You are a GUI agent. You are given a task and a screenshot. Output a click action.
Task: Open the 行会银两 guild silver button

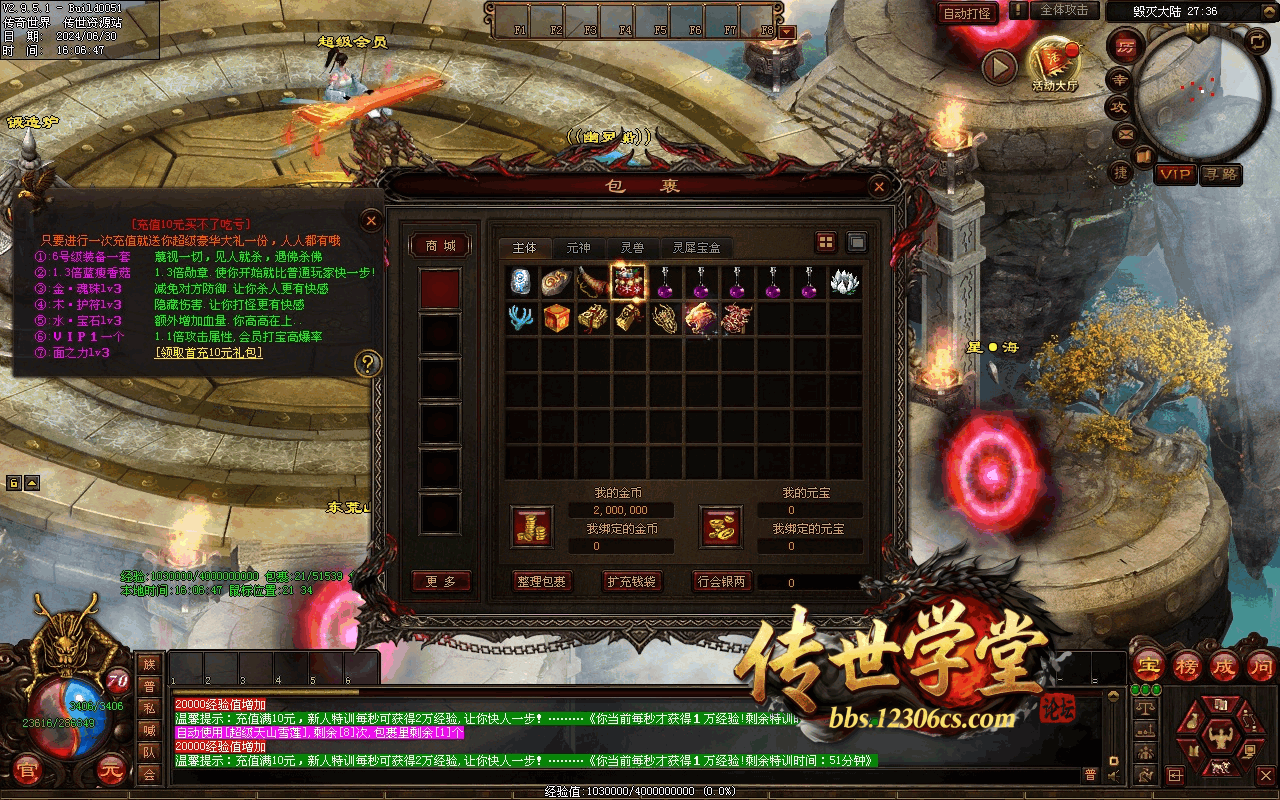(722, 581)
